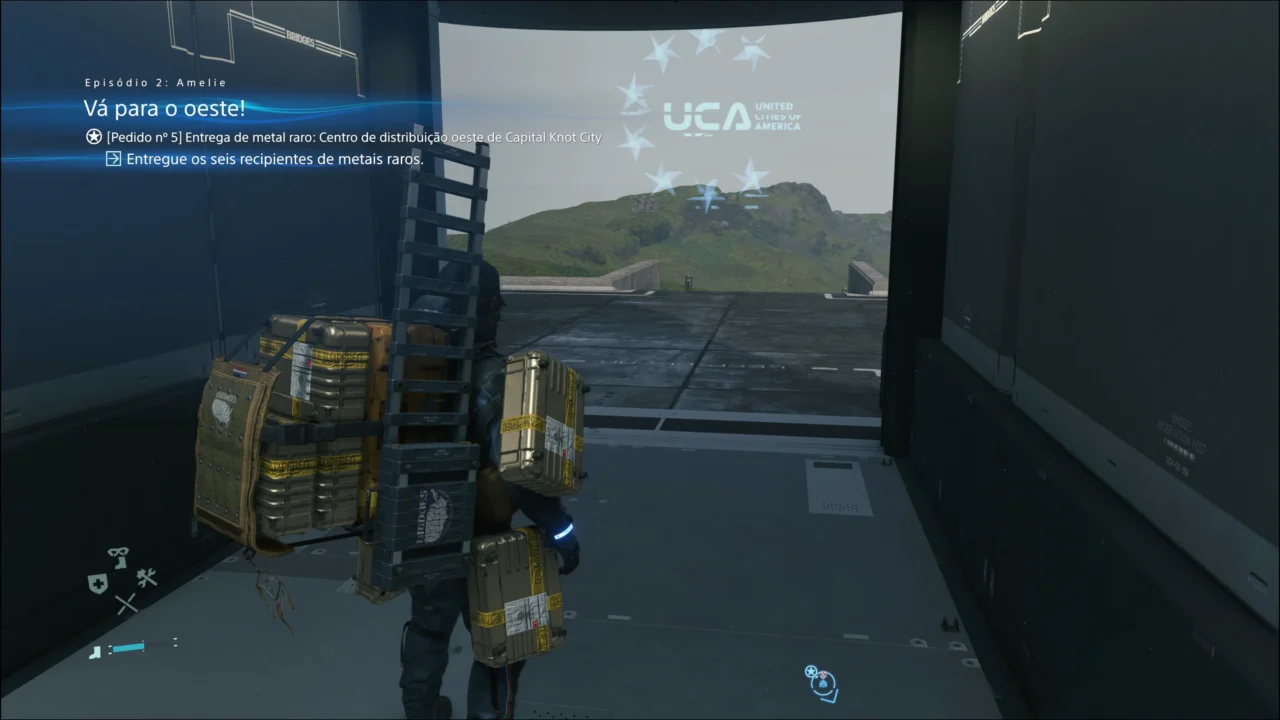Toggle the shelter icon inside the circular waypoint marker
This screenshot has width=1280, height=720.
coord(823,684)
